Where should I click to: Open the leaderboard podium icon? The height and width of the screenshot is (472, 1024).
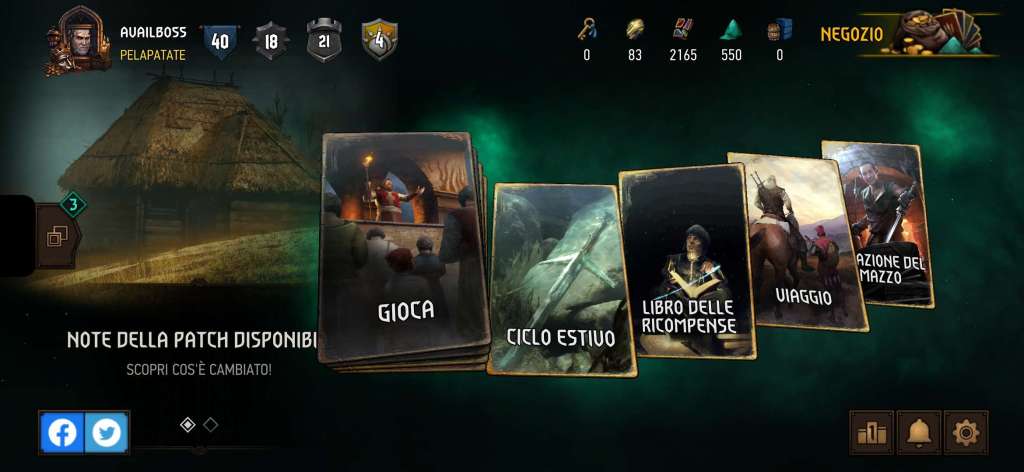871,432
